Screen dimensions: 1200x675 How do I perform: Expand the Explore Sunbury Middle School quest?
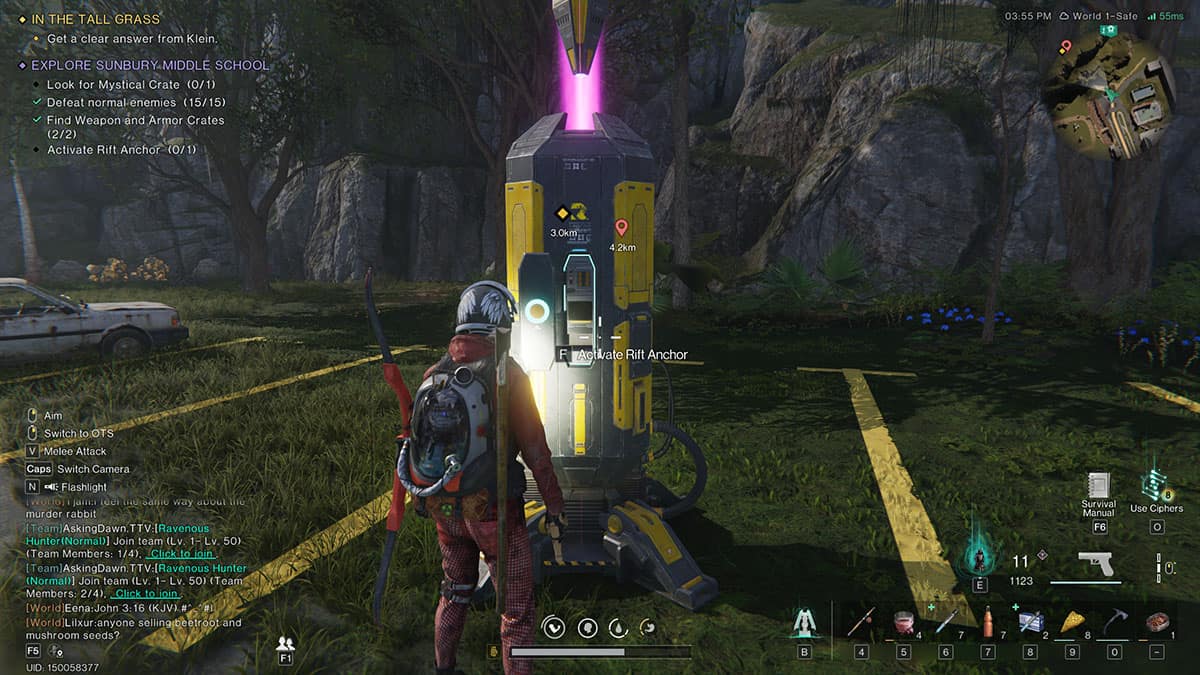pyautogui.click(x=150, y=65)
